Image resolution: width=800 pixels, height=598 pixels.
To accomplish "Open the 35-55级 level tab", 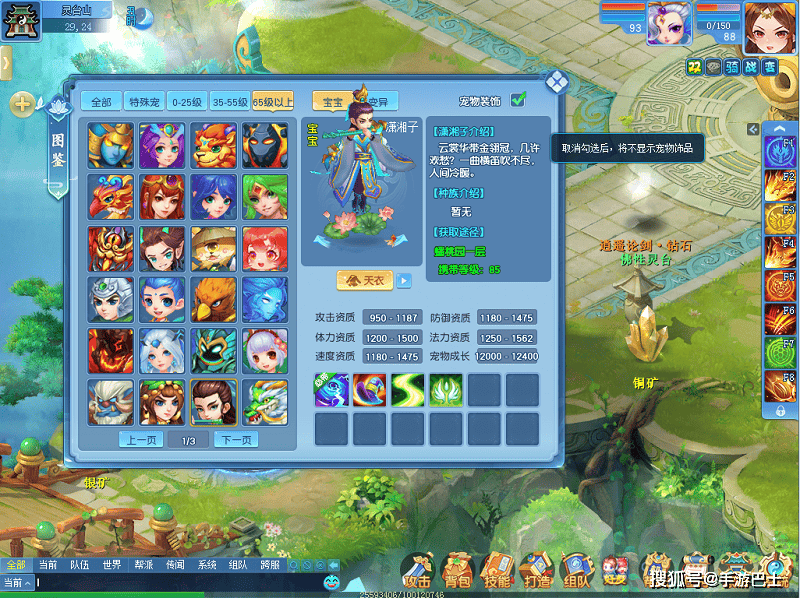I will [230, 102].
